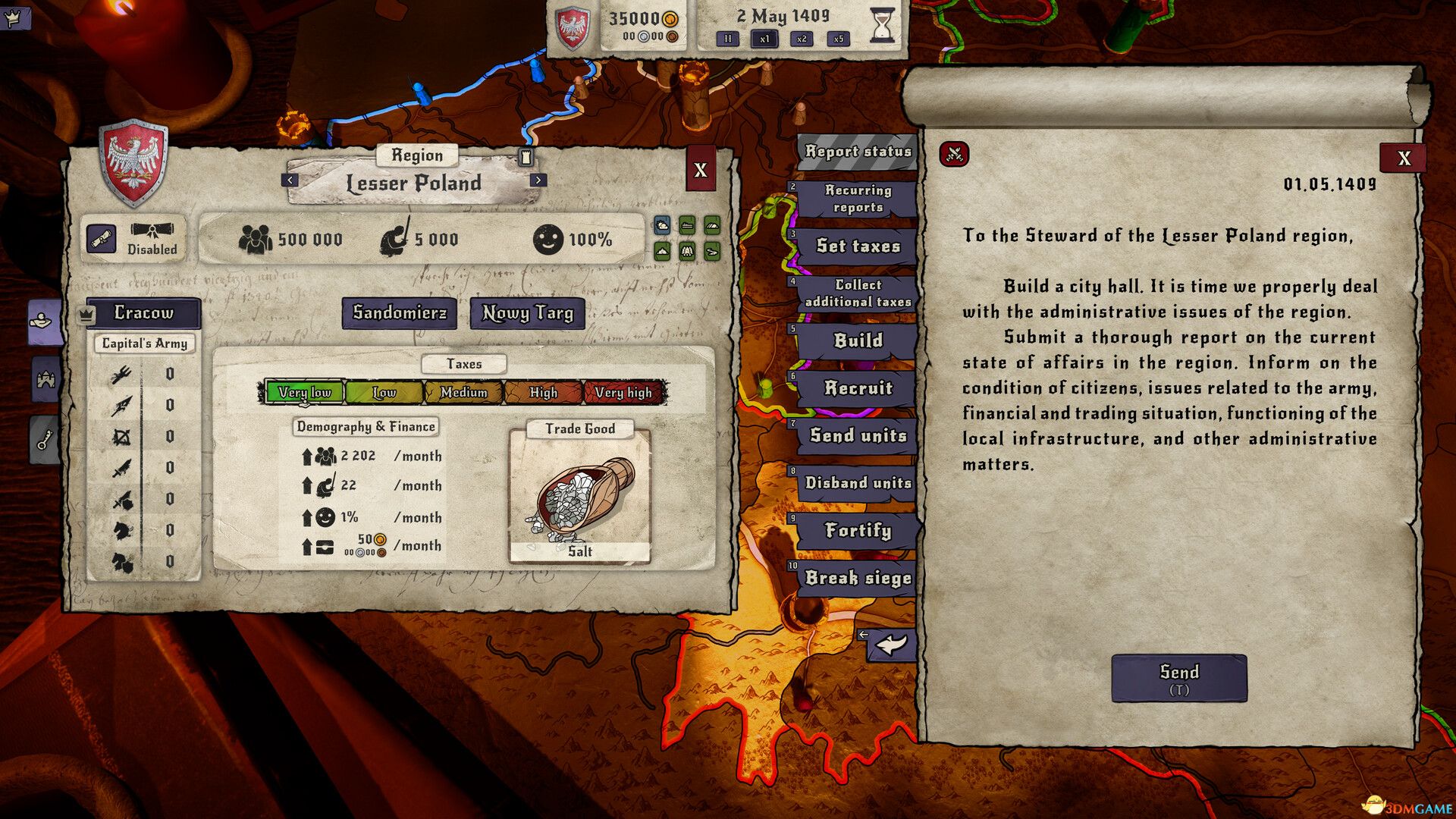1456x819 pixels.
Task: Select the Break siege order
Action: pyautogui.click(x=858, y=578)
